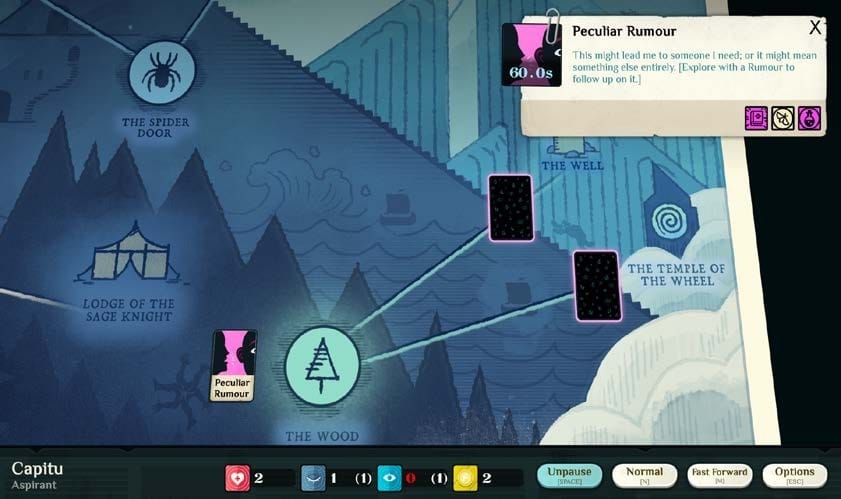Show the yellow coin Funds status
Viewport: 841px width, 499px height.
pos(465,478)
